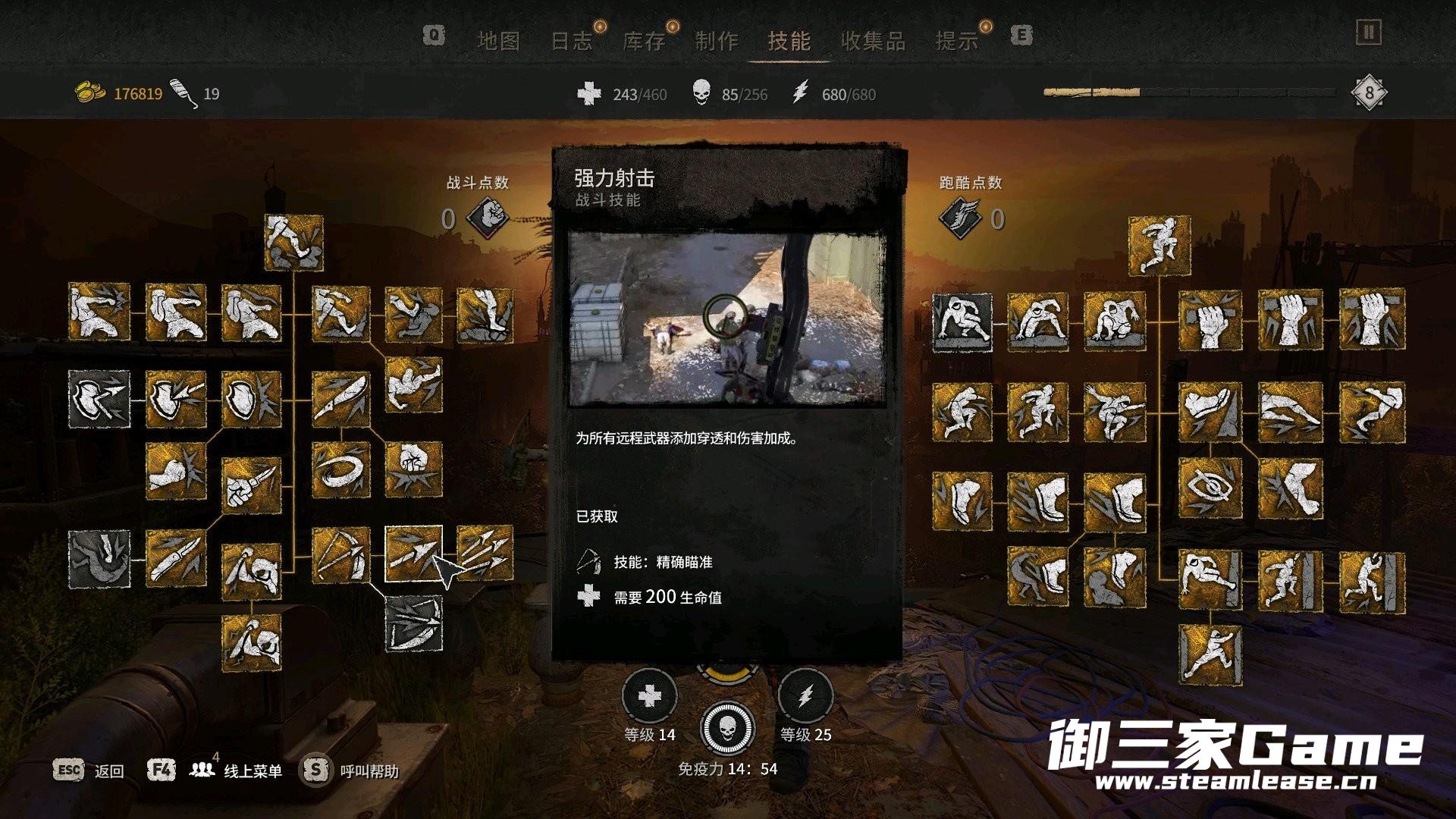Click the lightning stamina upgrade circle
The width and height of the screenshot is (1456, 819).
pyautogui.click(x=805, y=696)
